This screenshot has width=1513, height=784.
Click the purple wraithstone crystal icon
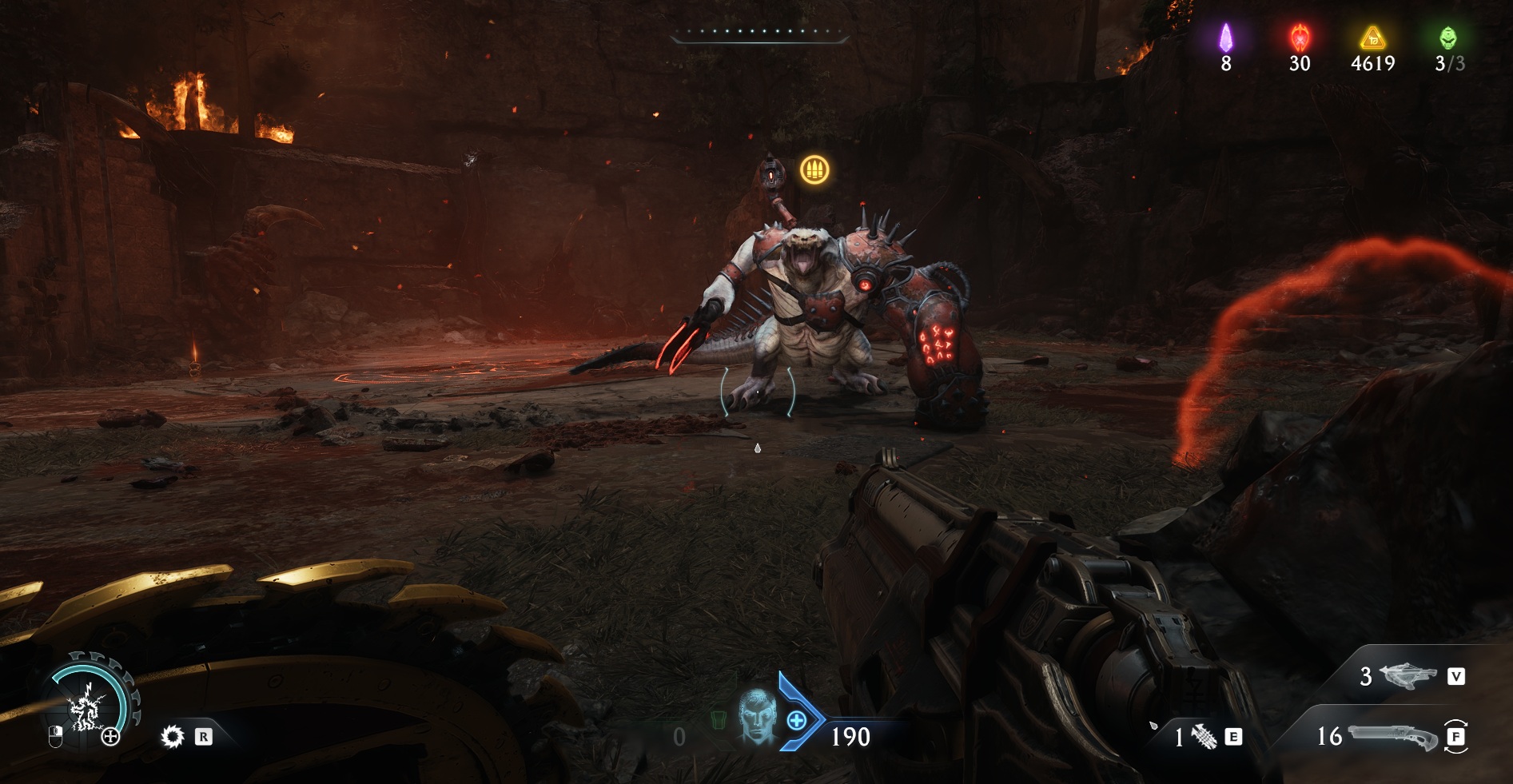point(1225,38)
